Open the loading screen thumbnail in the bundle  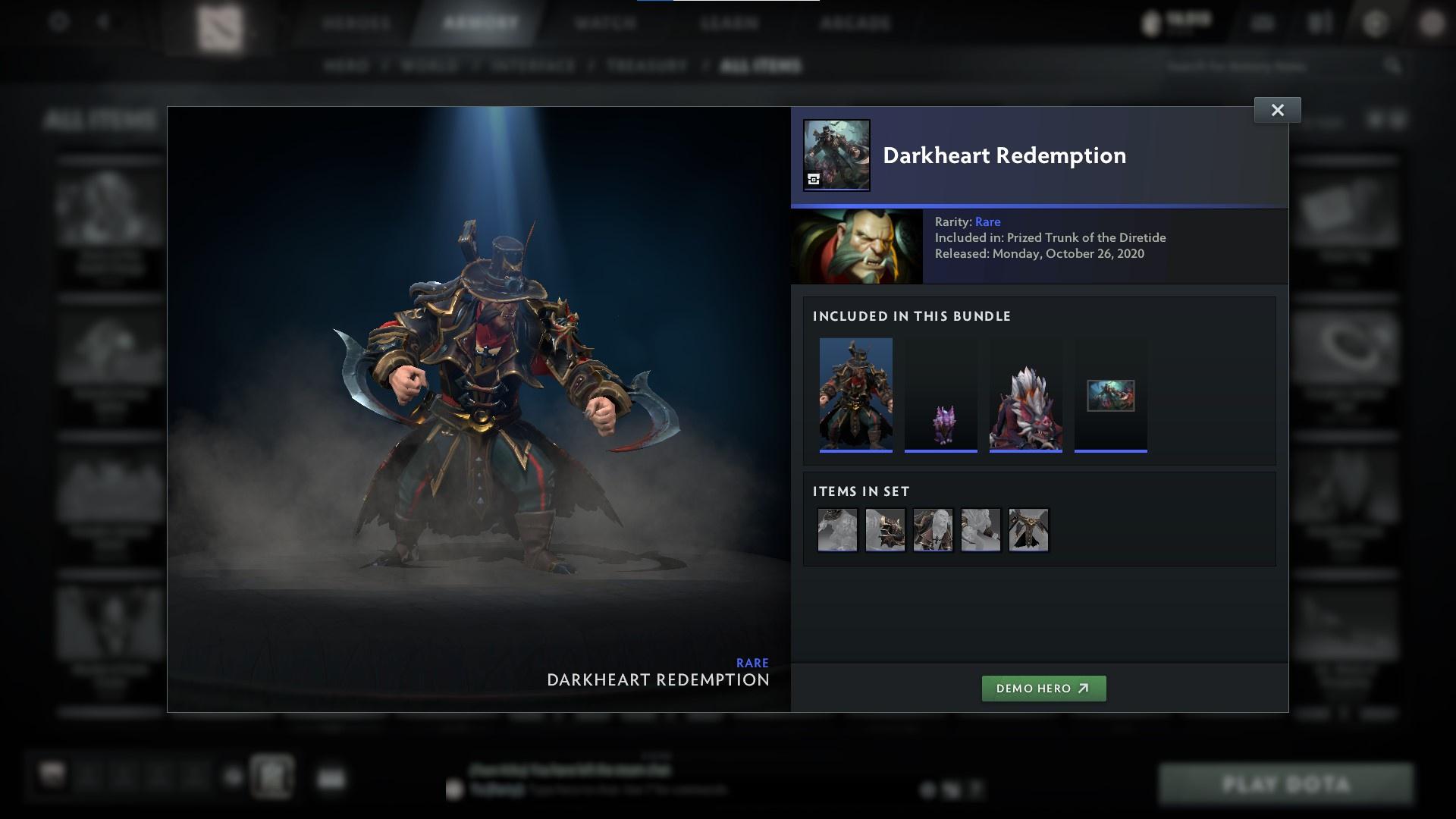click(x=1111, y=395)
